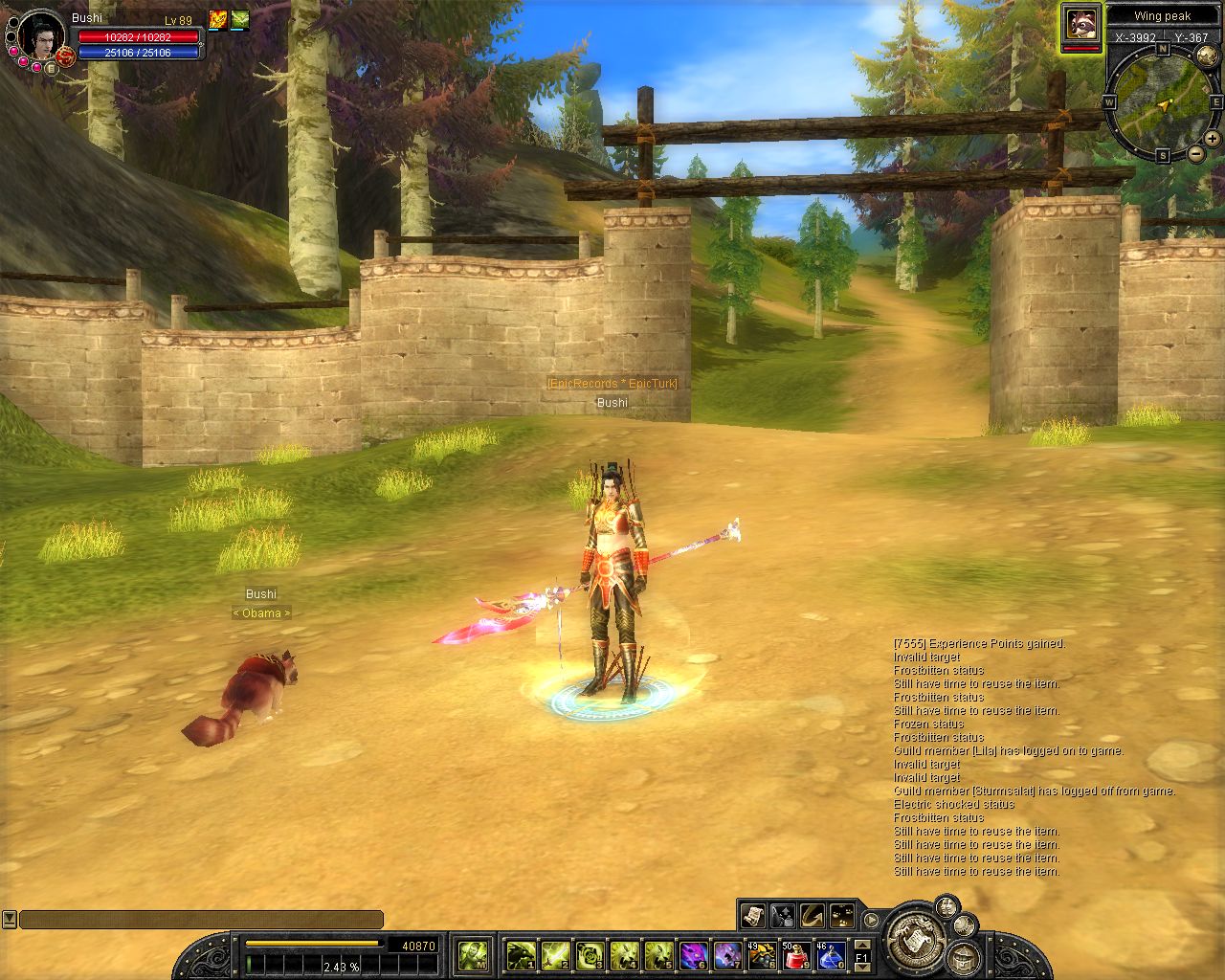This screenshot has width=1225, height=980.
Task: Zoom in the minimap with plus button
Action: click(1213, 139)
